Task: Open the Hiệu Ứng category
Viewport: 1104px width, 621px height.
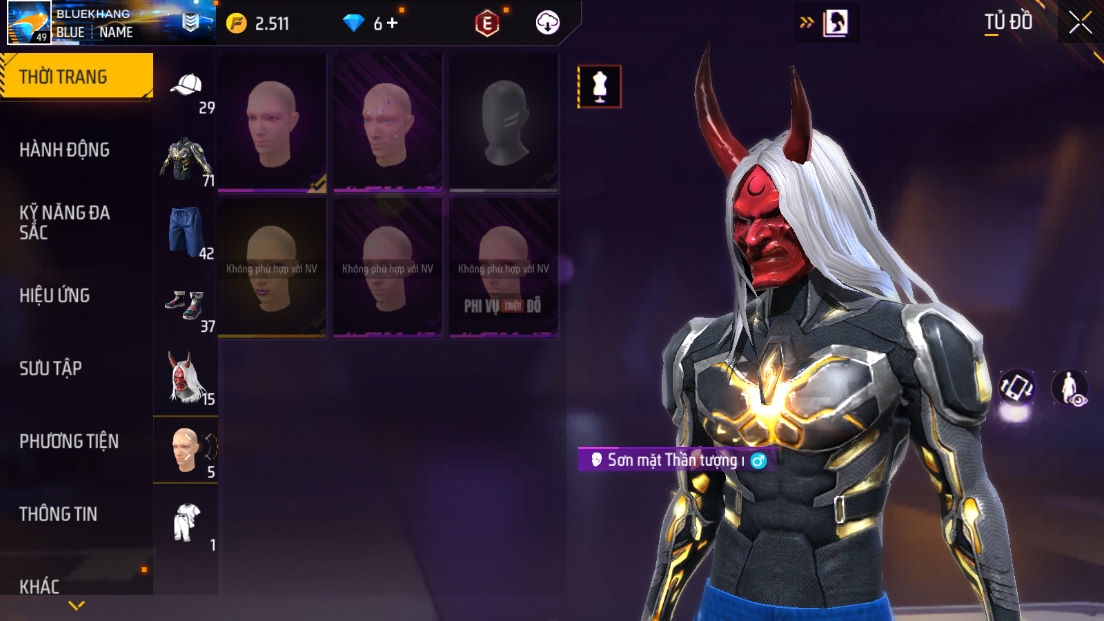Action: pyautogui.click(x=55, y=295)
